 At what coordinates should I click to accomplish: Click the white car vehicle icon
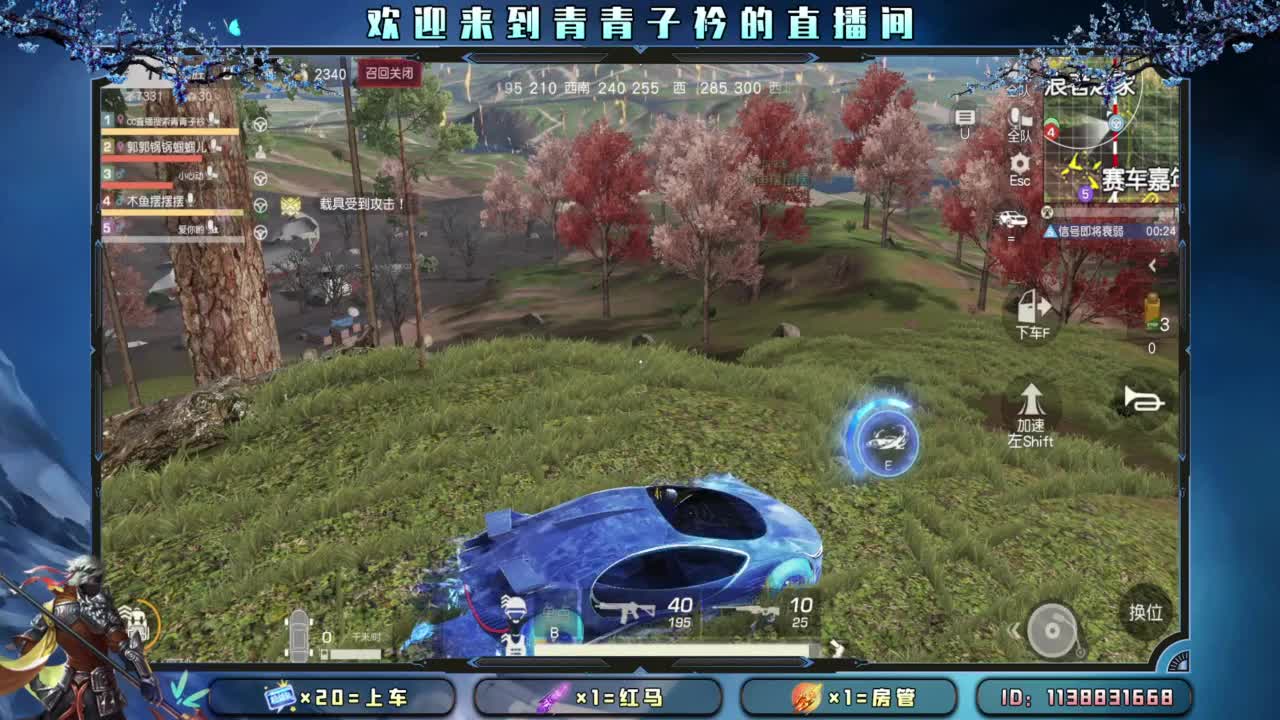[1012, 218]
